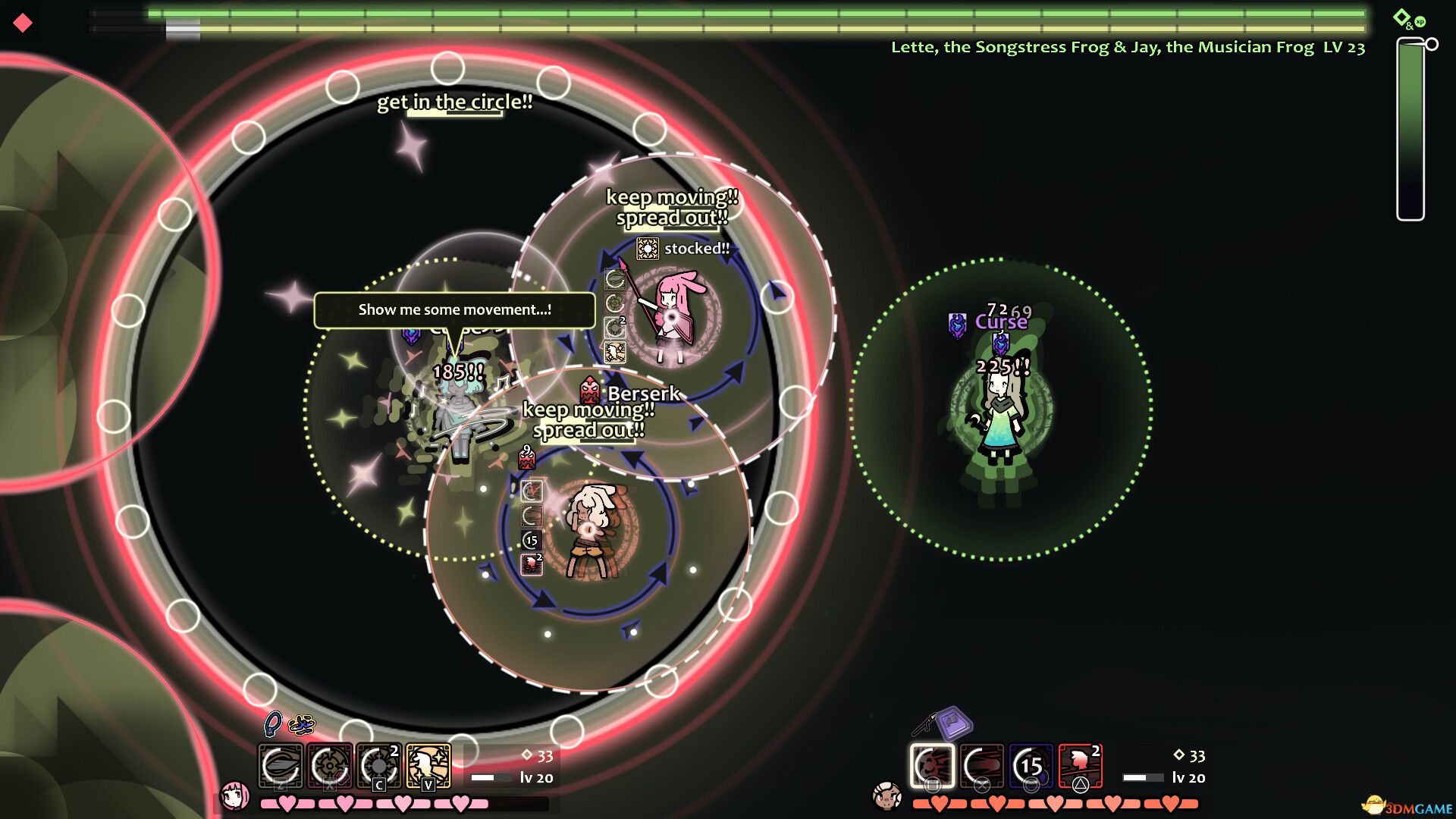The width and height of the screenshot is (1456, 819).
Task: Select the pink-haired player portrait
Action: tap(234, 795)
